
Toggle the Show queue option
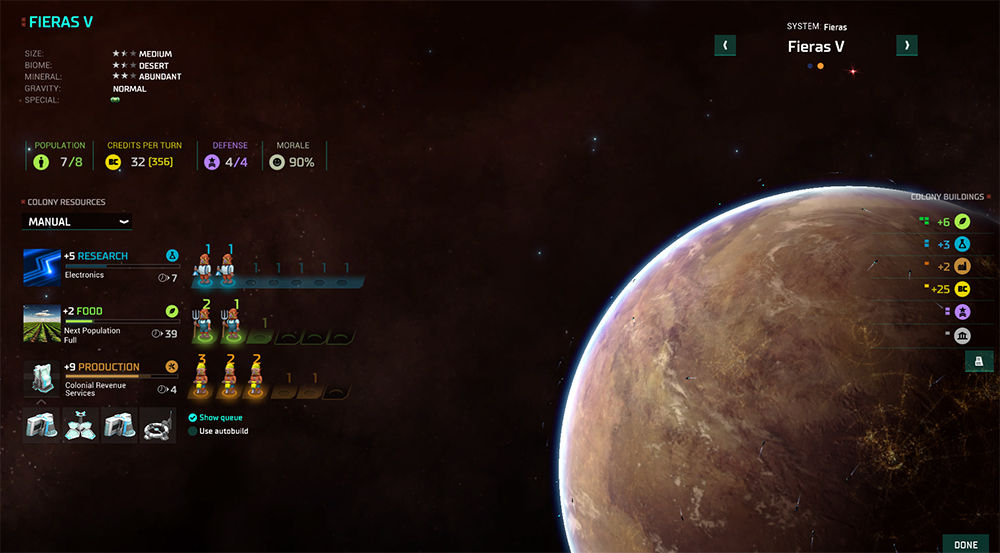[193, 417]
